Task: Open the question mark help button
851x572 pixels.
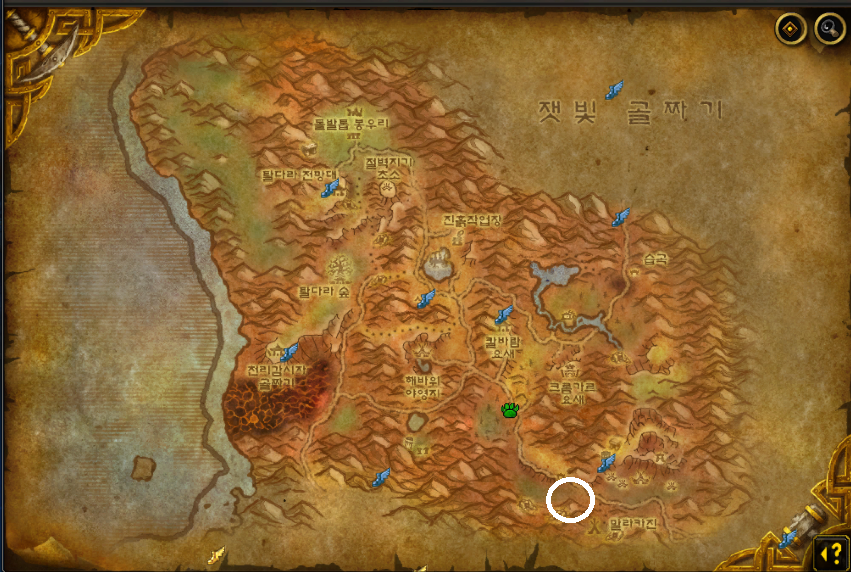Action: [830, 552]
